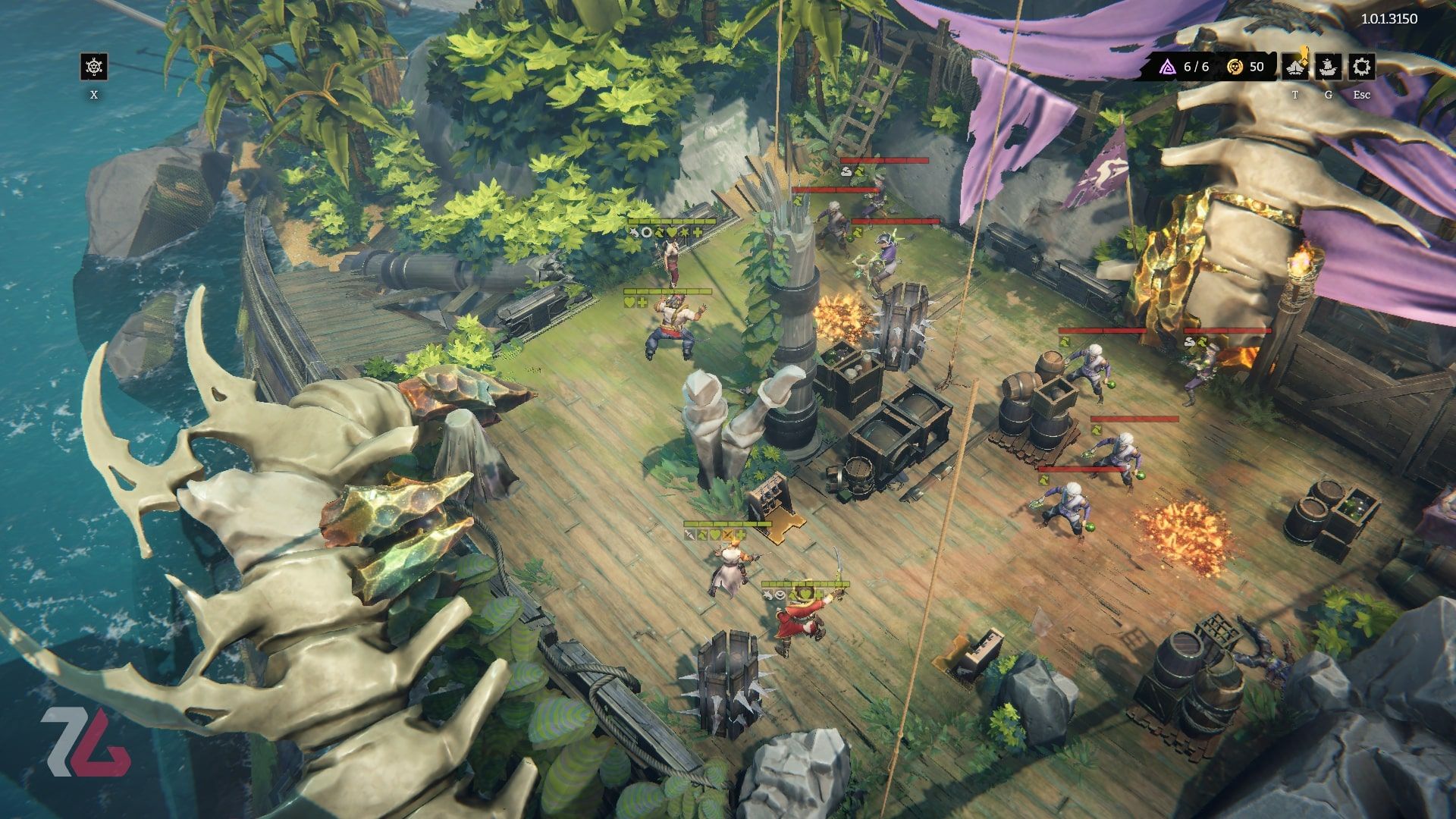Open the galleon ship icon

[x=1329, y=67]
